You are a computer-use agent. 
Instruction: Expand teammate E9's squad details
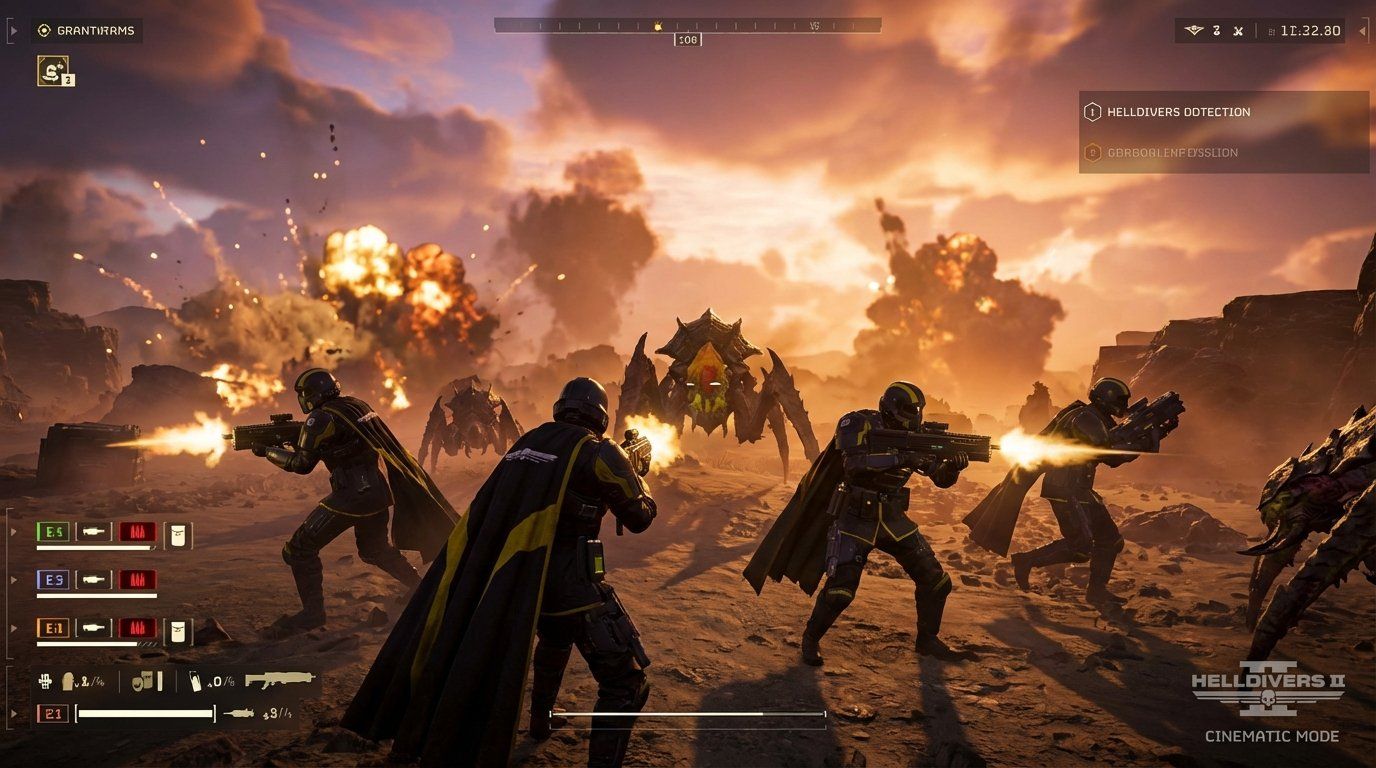[13, 579]
